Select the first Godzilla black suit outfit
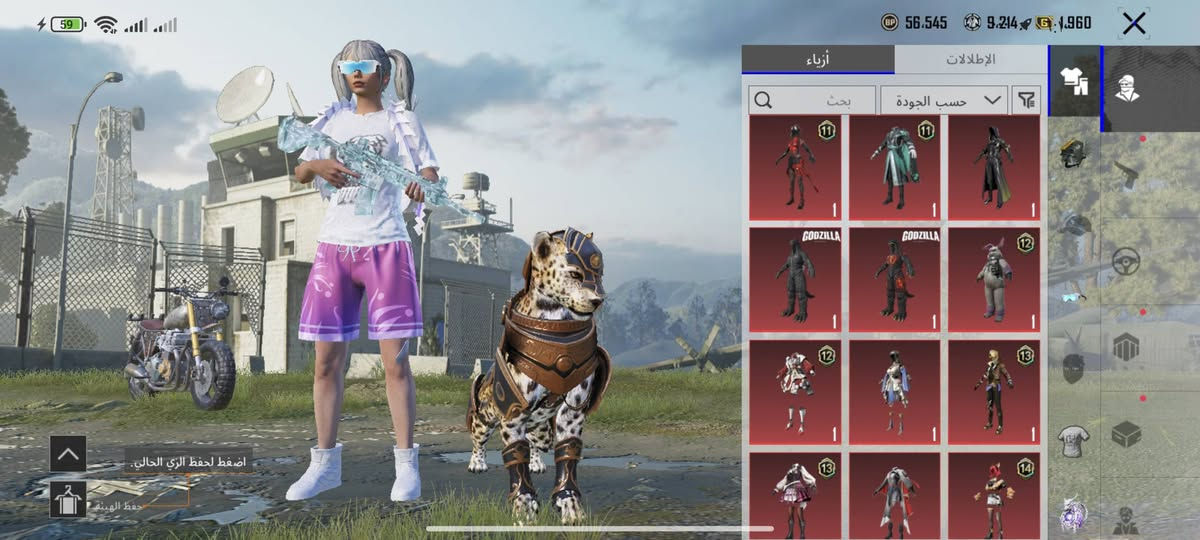Viewport: 1200px width, 540px height. 795,279
